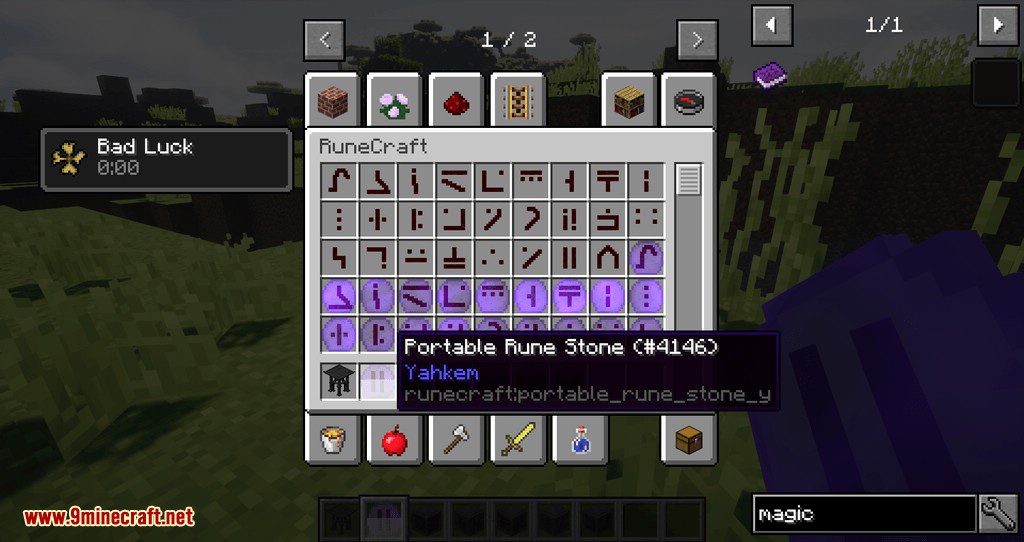Open the apple Foodstuffs tab
Screen dimensions: 1024x542
(x=393, y=439)
